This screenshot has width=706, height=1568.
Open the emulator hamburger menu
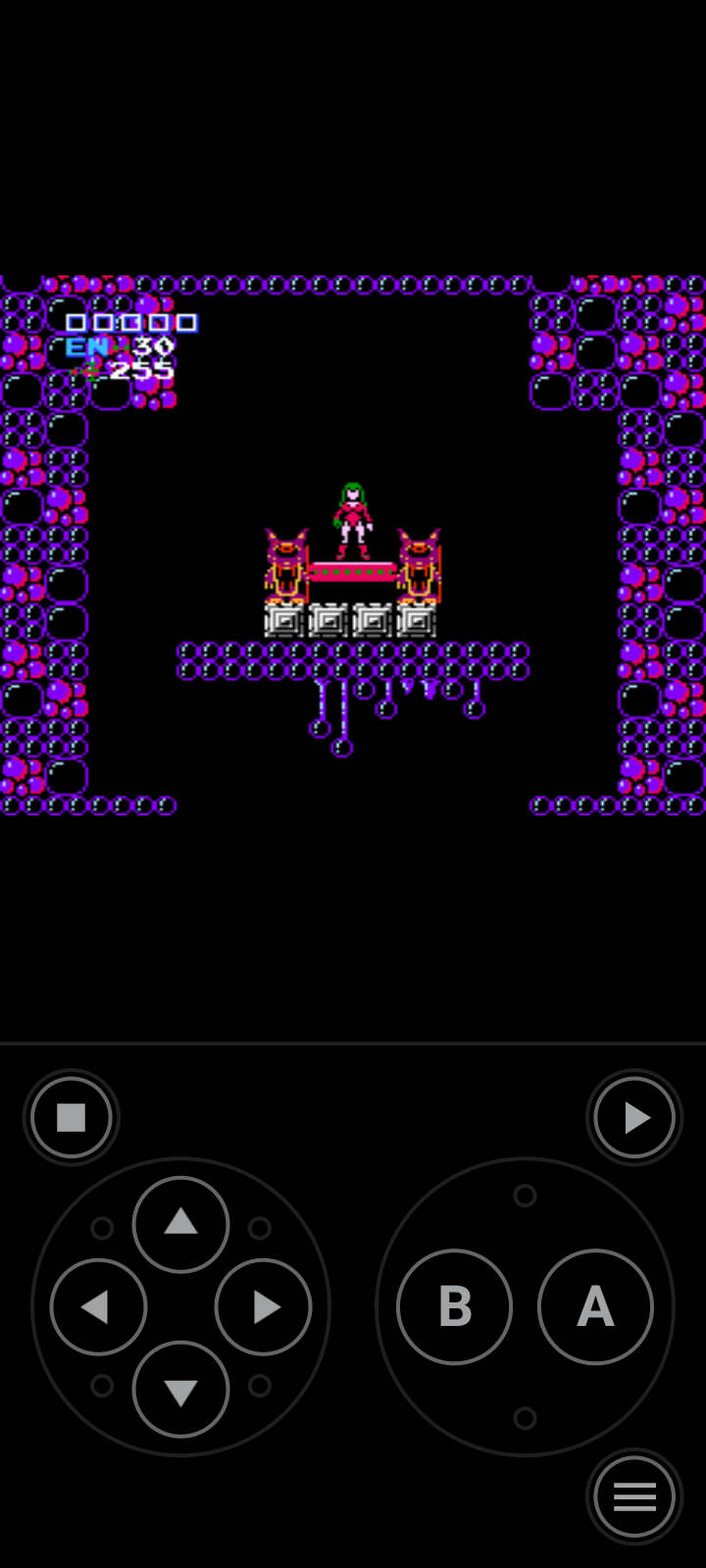click(x=634, y=1496)
